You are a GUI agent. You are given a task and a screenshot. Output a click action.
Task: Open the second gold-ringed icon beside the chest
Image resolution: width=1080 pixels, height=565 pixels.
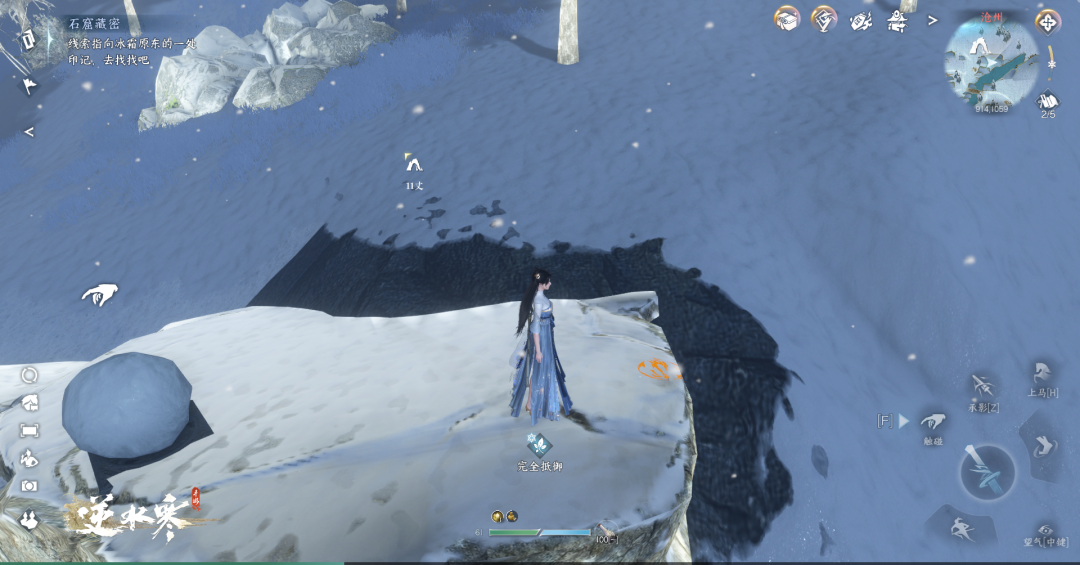tap(824, 19)
